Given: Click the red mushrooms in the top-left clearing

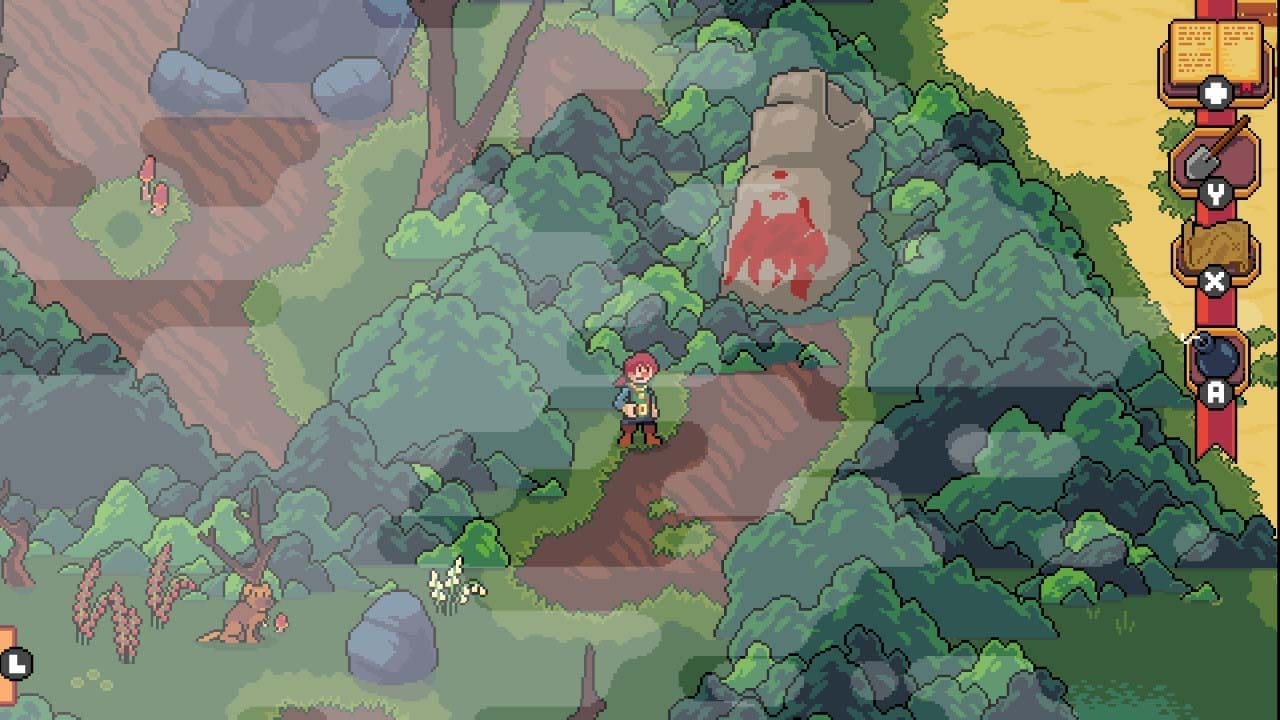Looking at the screenshot, I should (x=155, y=180).
